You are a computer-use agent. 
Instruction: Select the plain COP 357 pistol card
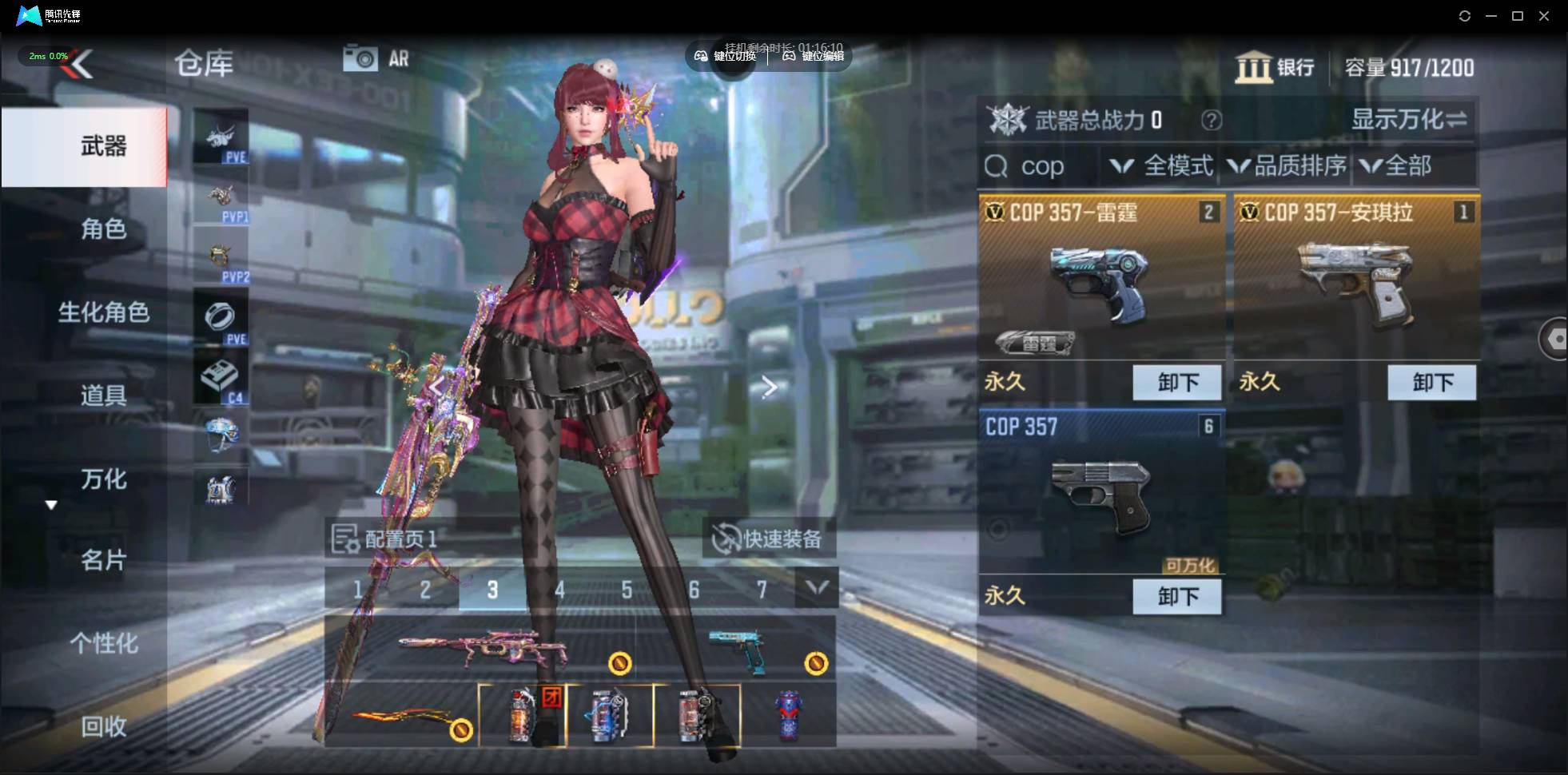(1100, 495)
